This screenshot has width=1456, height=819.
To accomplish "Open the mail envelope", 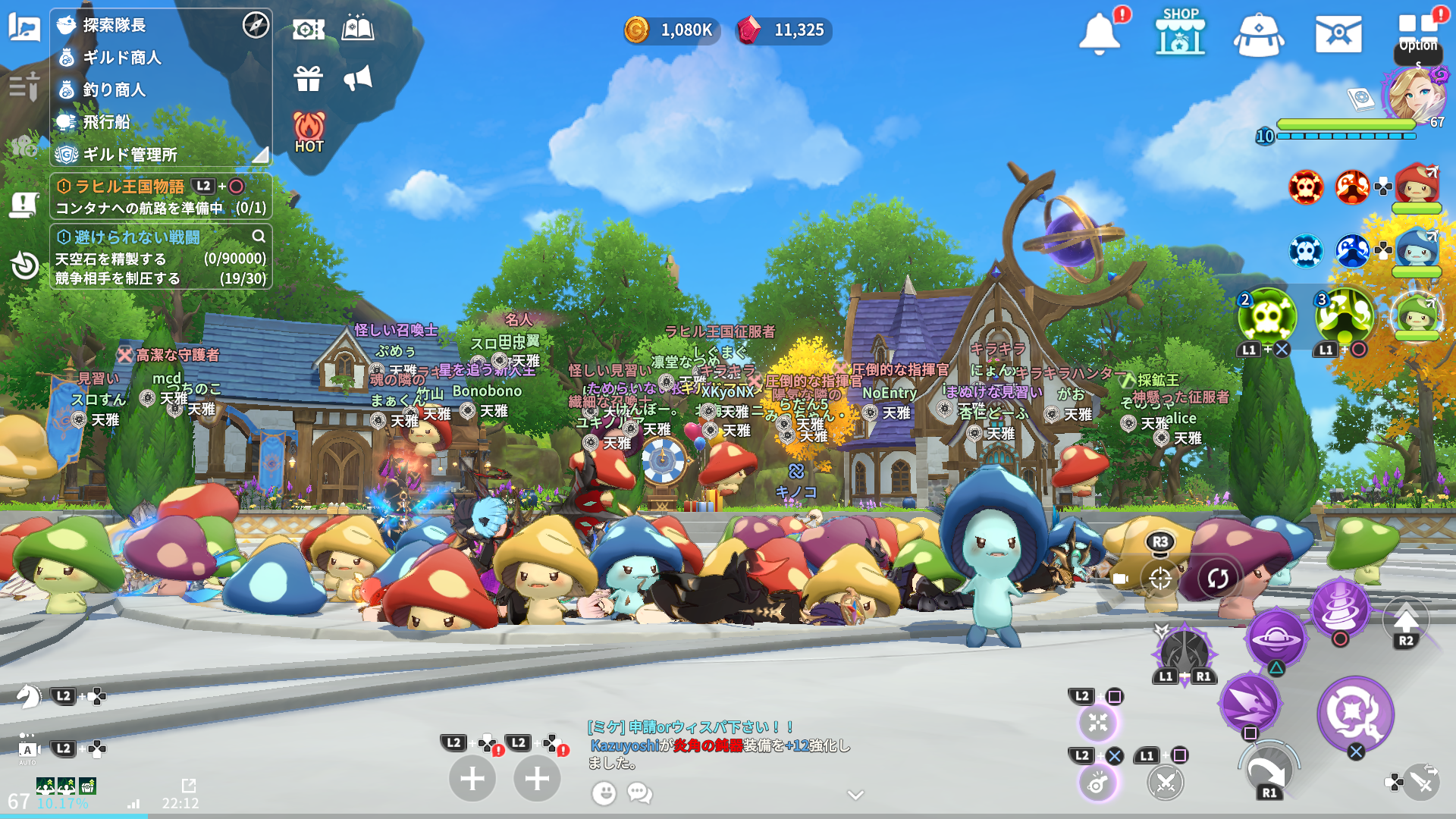I will [x=1338, y=34].
